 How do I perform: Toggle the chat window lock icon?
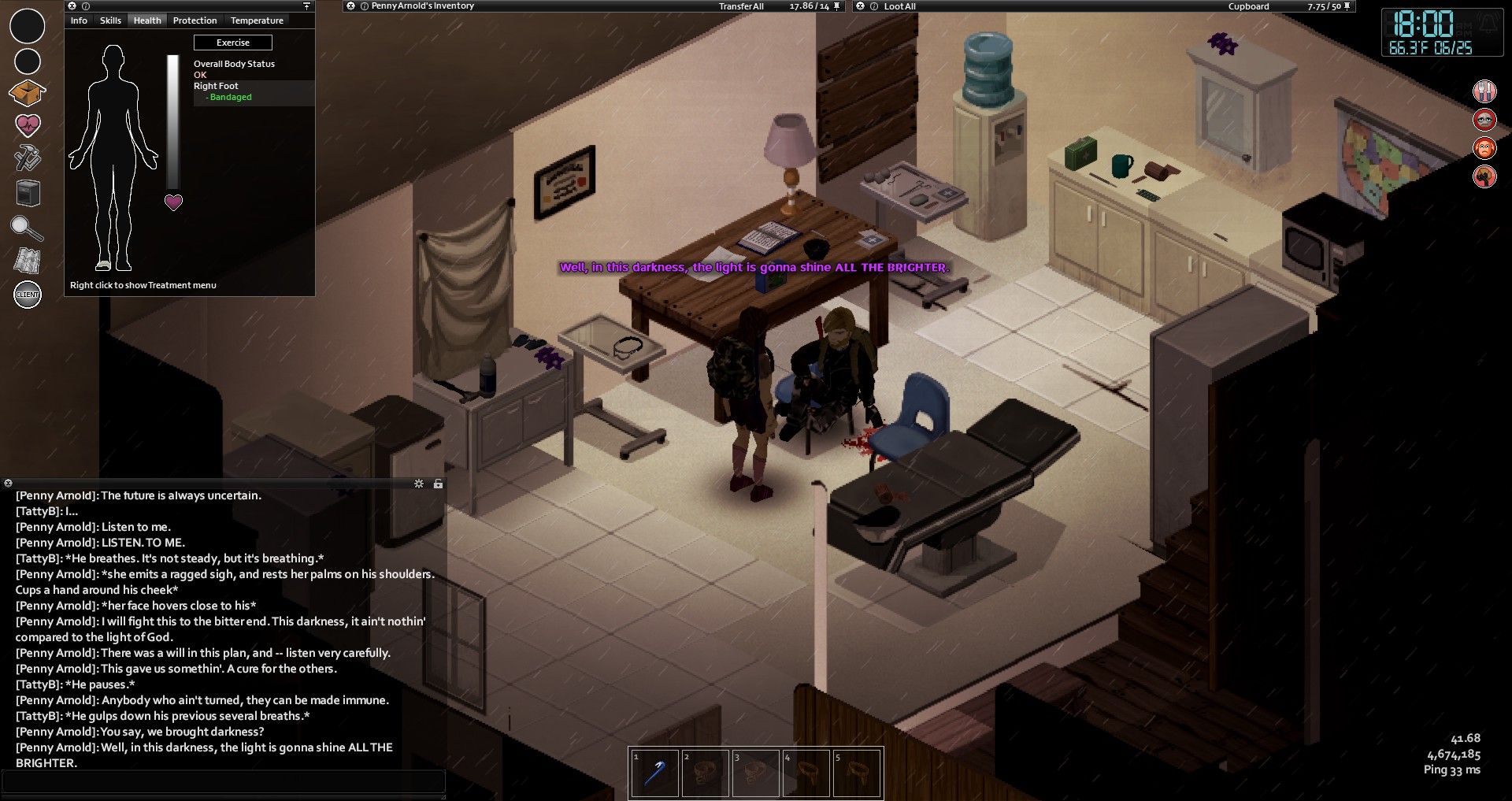(x=438, y=484)
